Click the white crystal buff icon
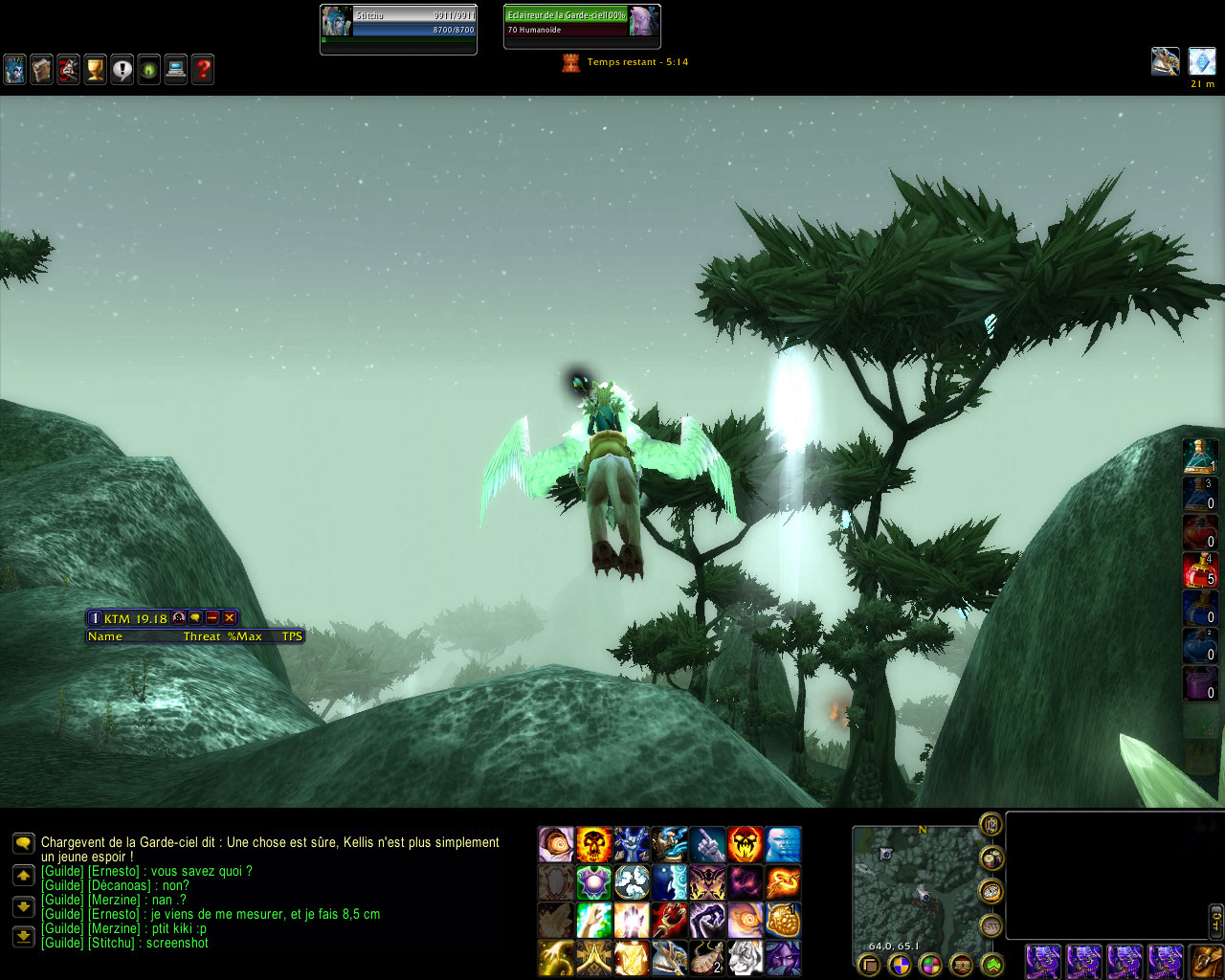Image resolution: width=1225 pixels, height=980 pixels. point(1202,61)
